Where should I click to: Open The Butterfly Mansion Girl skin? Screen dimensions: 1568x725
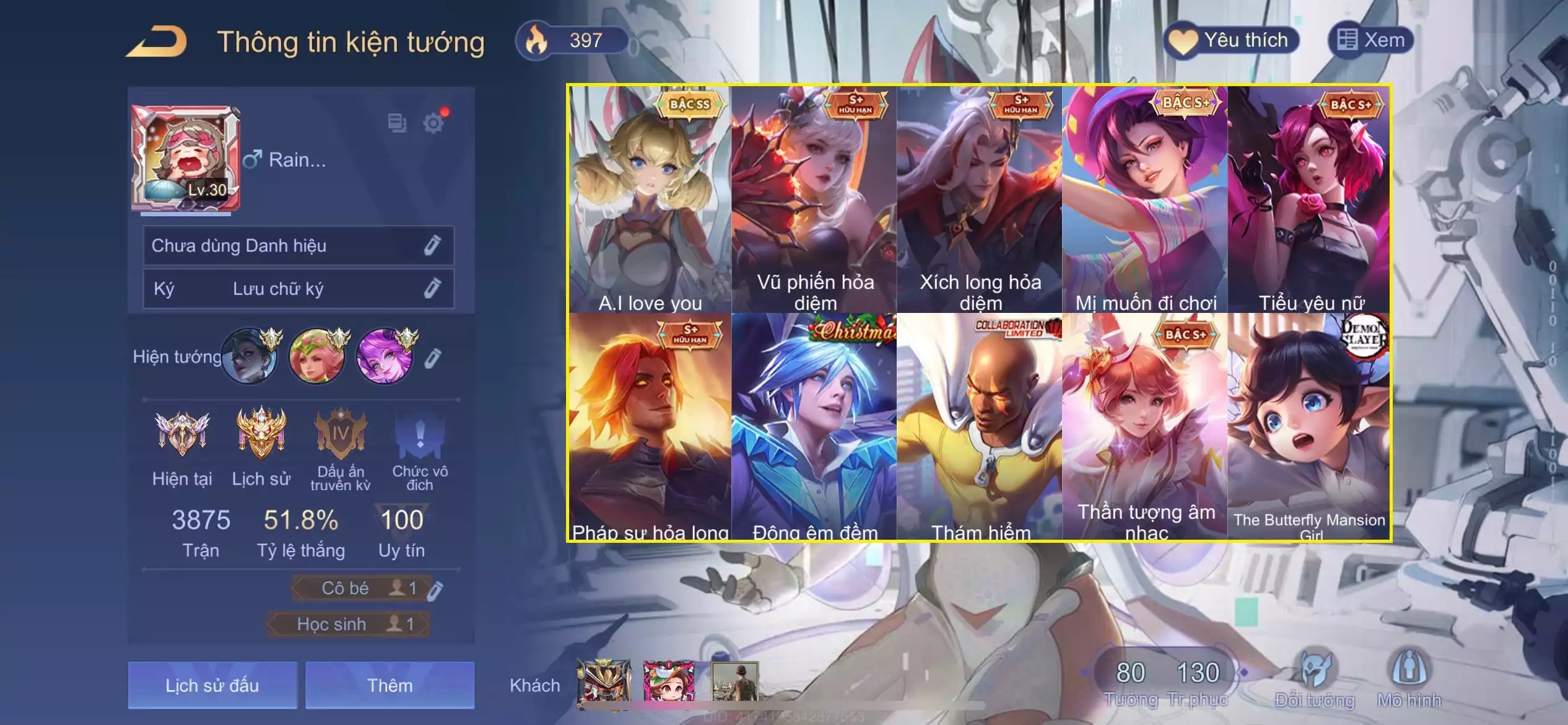click(1310, 428)
